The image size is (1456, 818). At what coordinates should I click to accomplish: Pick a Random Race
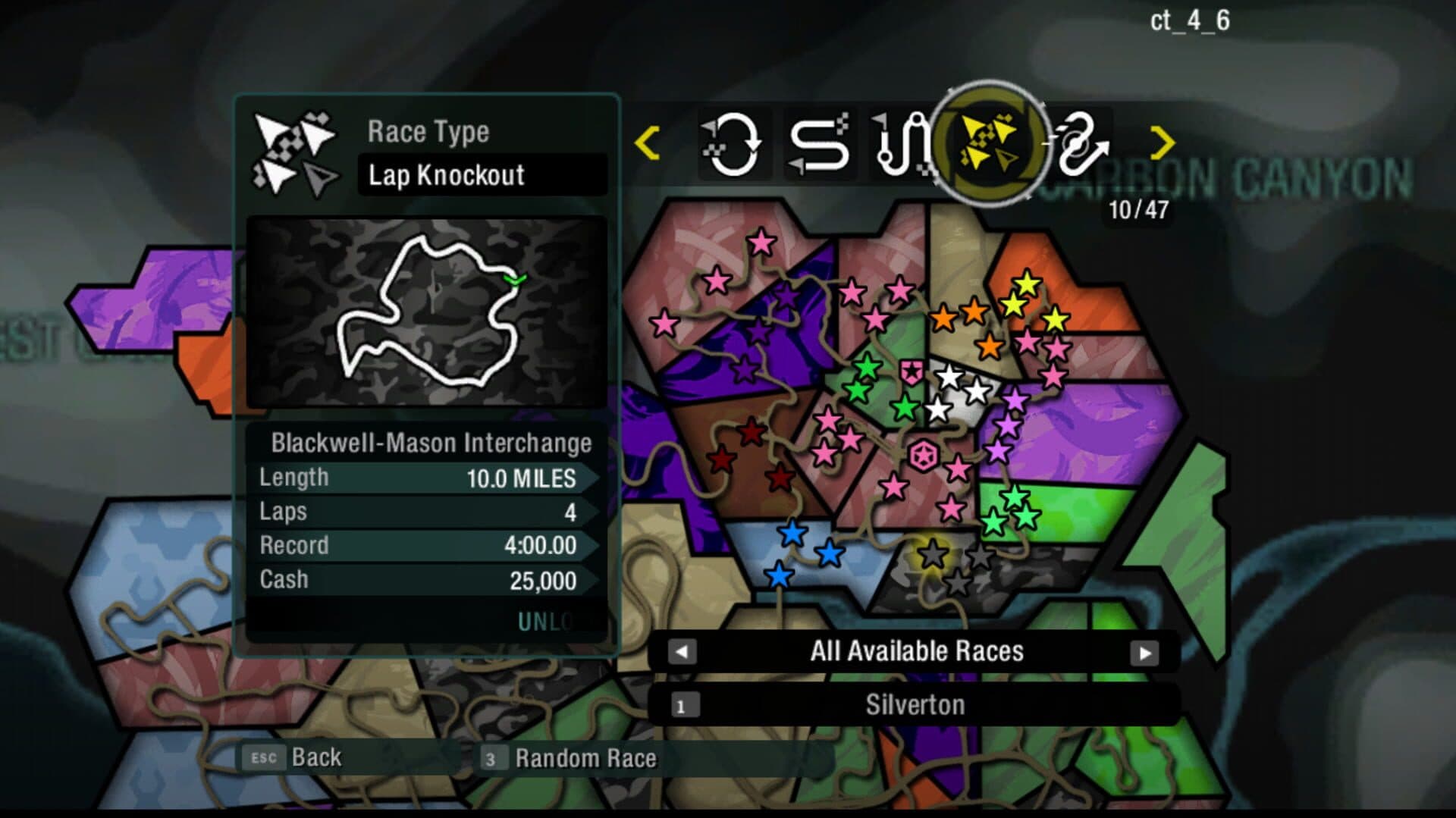[570, 758]
